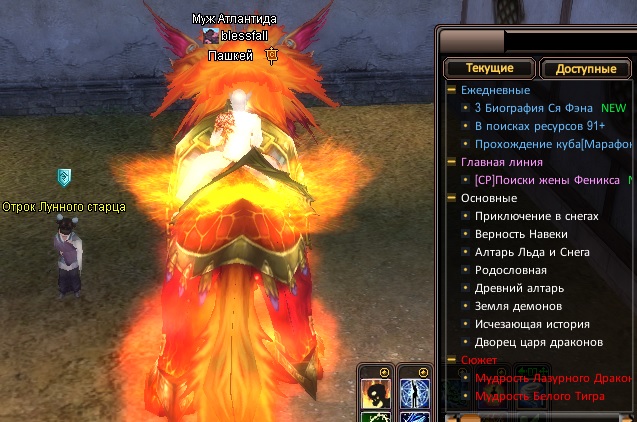Select the Родословная quest

tap(511, 270)
